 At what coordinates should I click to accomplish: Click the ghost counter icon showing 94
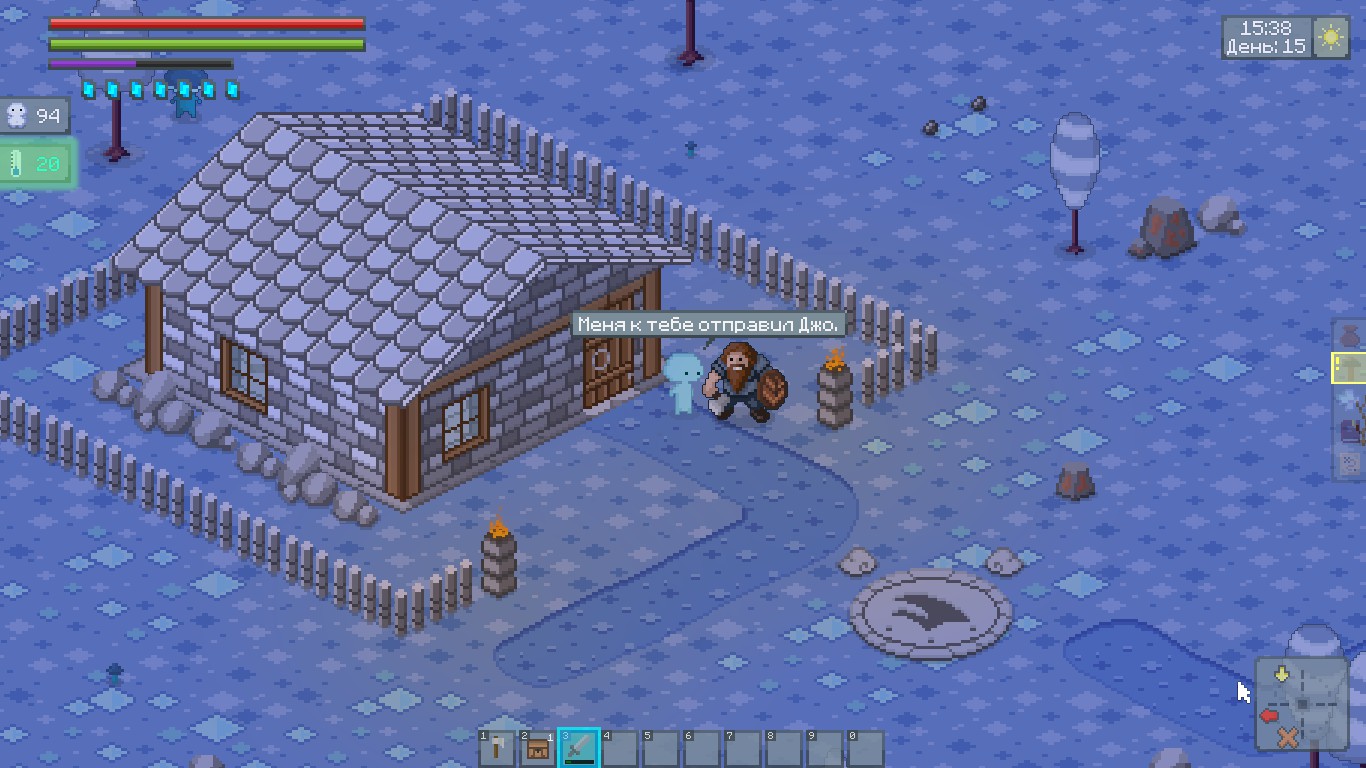coord(36,115)
